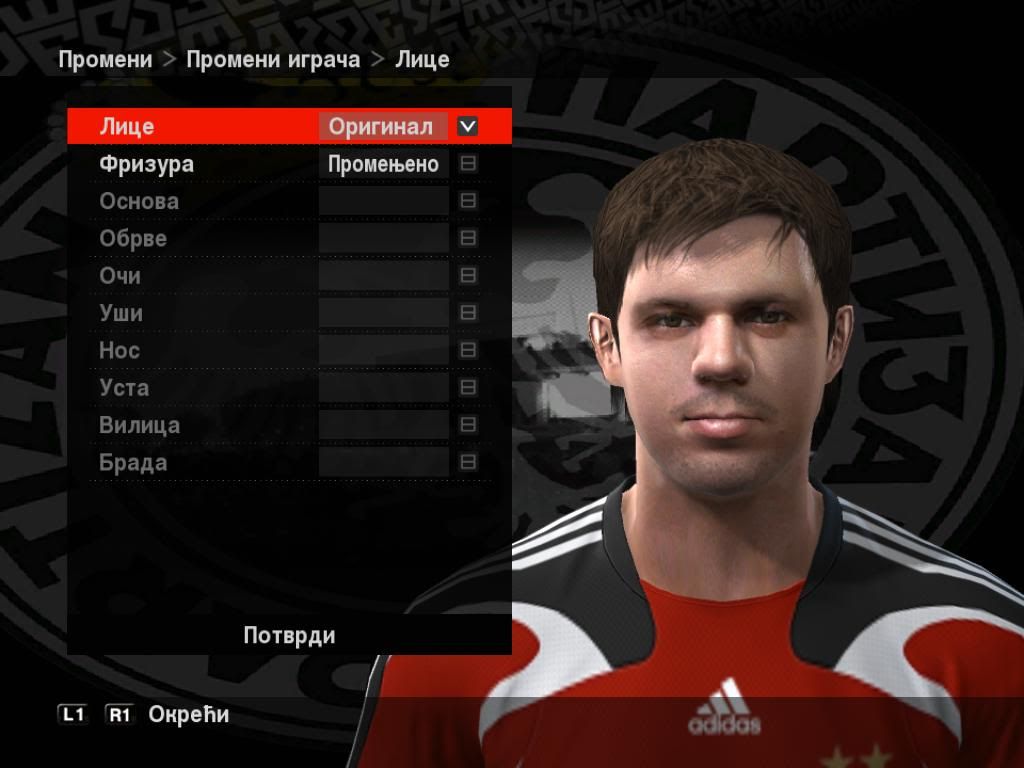
Task: Select the Вилица option
Action: pos(139,425)
